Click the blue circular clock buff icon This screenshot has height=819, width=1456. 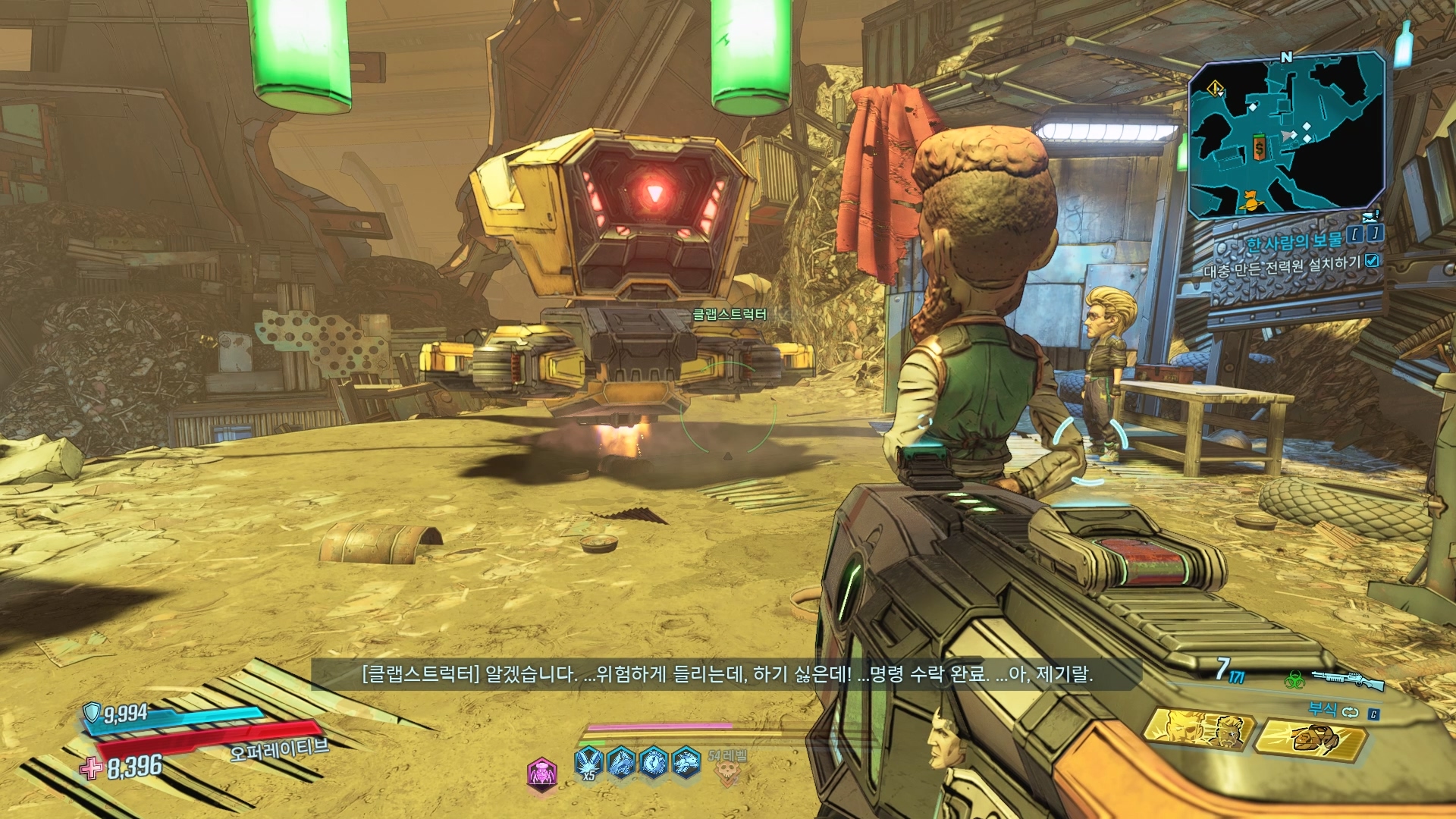point(654,761)
